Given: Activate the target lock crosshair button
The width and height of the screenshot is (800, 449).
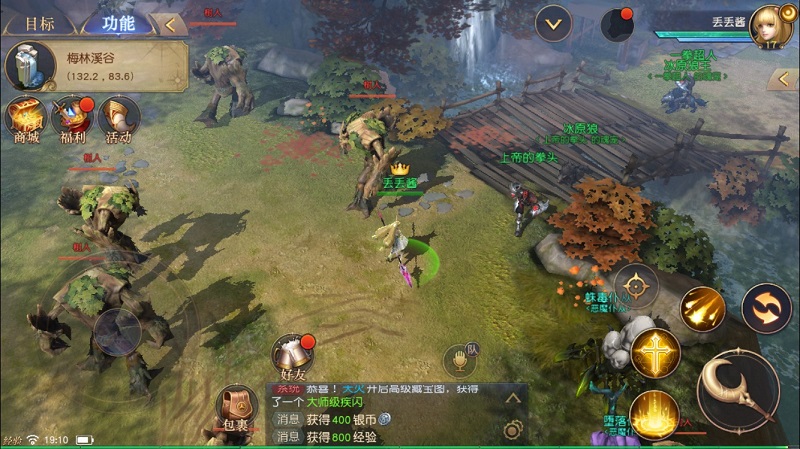Looking at the screenshot, I should [636, 287].
